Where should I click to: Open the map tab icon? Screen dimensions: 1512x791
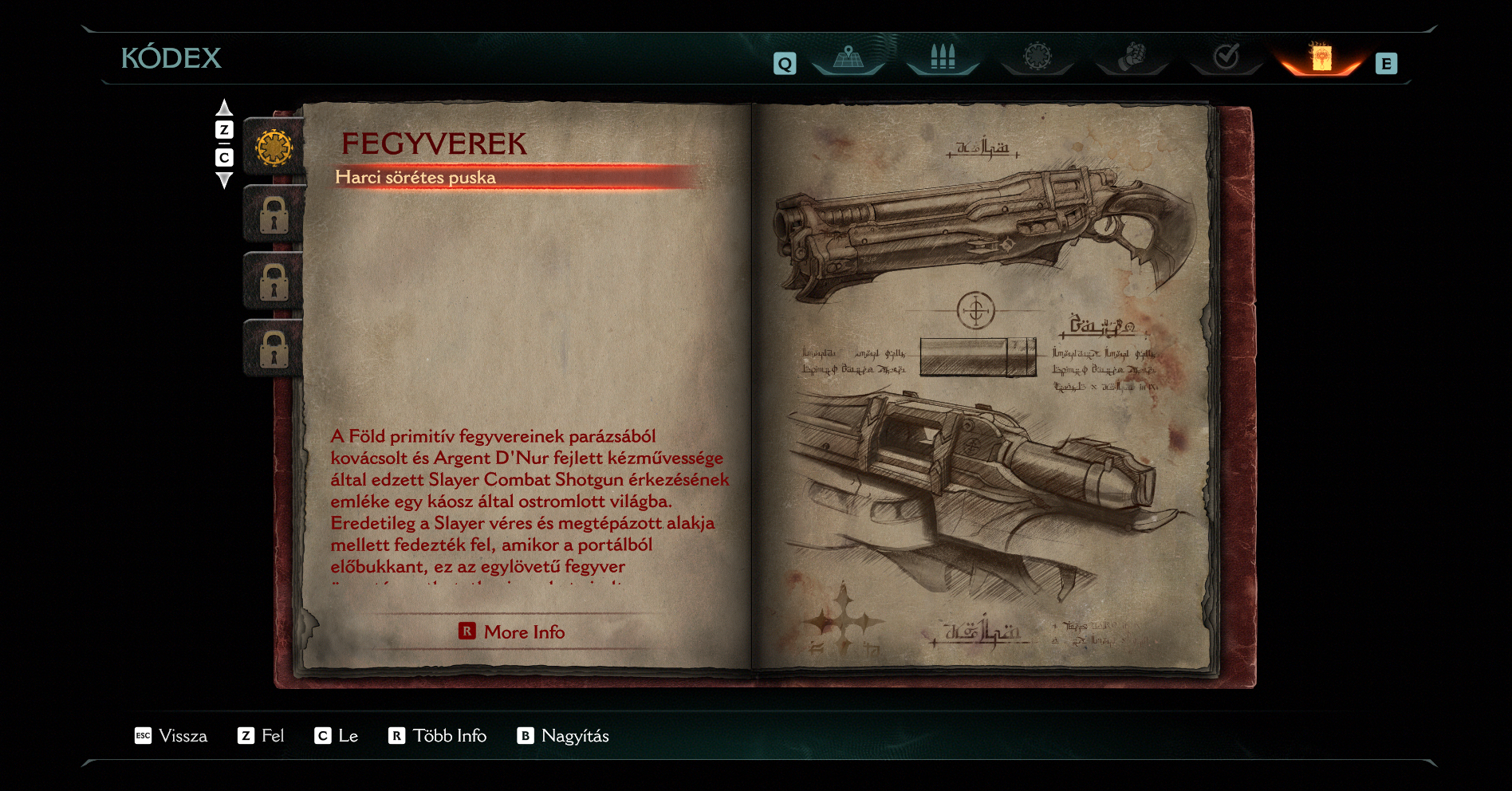pyautogui.click(x=849, y=58)
